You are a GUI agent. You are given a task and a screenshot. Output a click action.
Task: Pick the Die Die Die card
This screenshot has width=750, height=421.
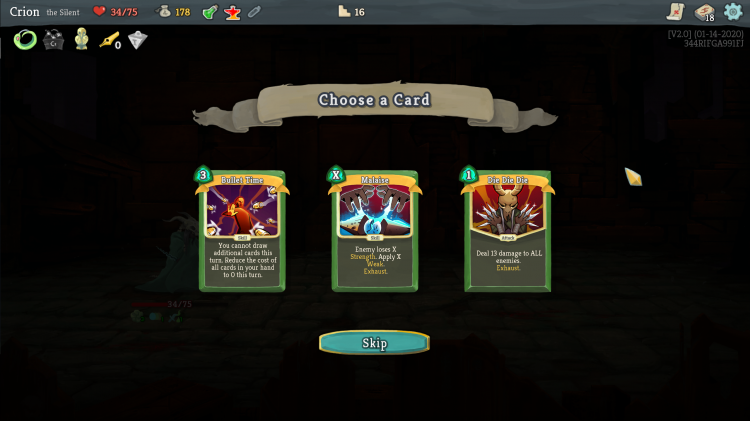[507, 230]
